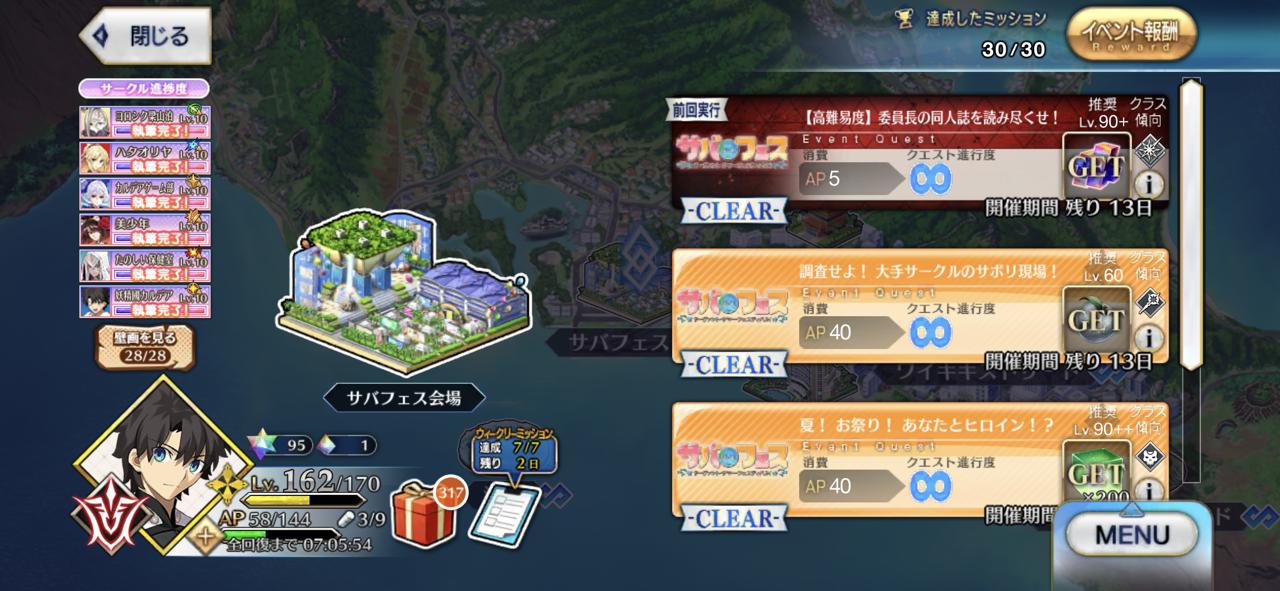Image resolution: width=1280 pixels, height=591 pixels.
Task: Open the ハタオリヤ circle progress row
Action: [x=145, y=158]
